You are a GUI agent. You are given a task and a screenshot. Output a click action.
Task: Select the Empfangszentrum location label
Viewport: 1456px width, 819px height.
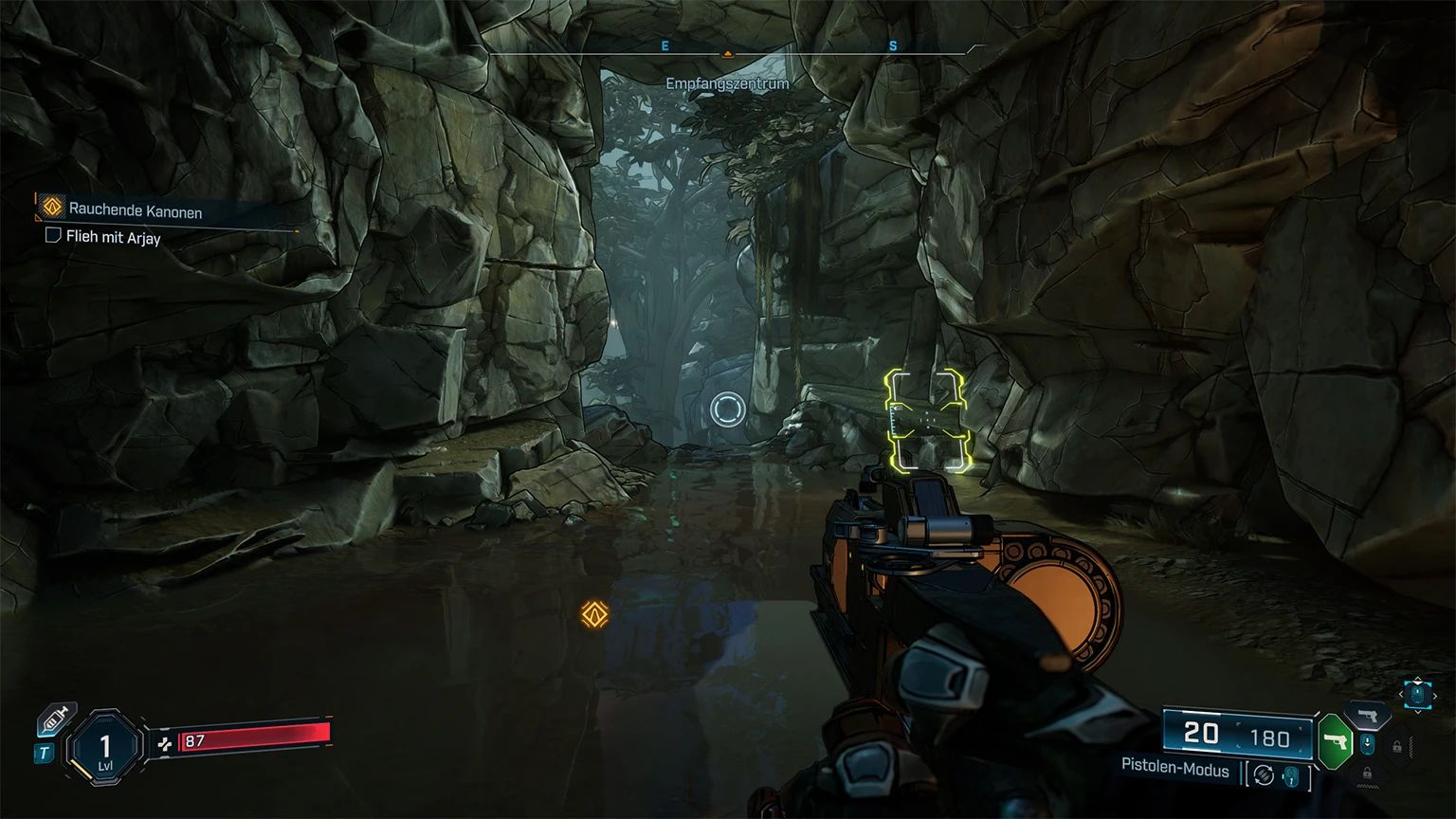click(x=727, y=83)
